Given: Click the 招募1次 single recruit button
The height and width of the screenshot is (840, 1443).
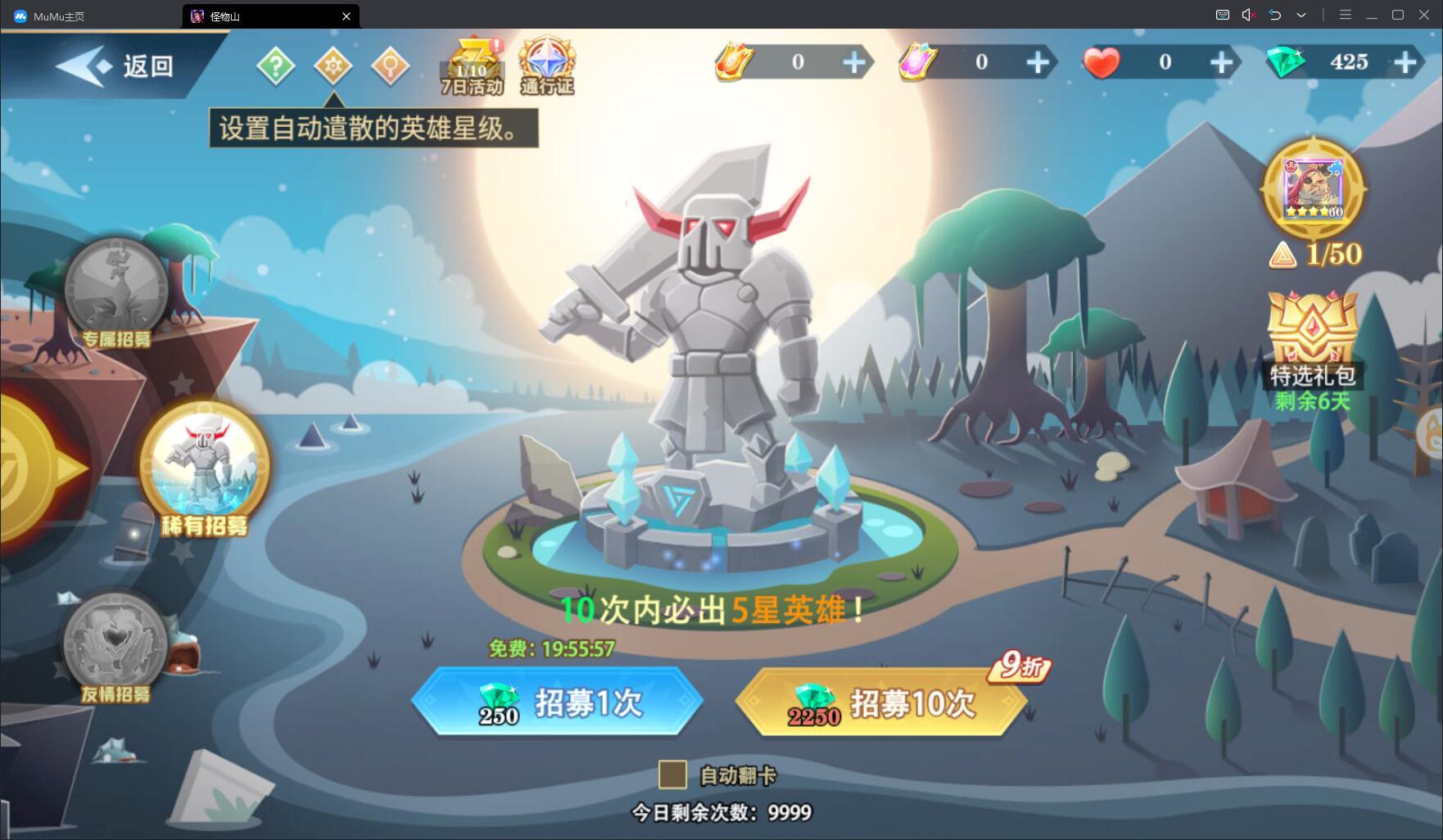Looking at the screenshot, I should point(559,702).
